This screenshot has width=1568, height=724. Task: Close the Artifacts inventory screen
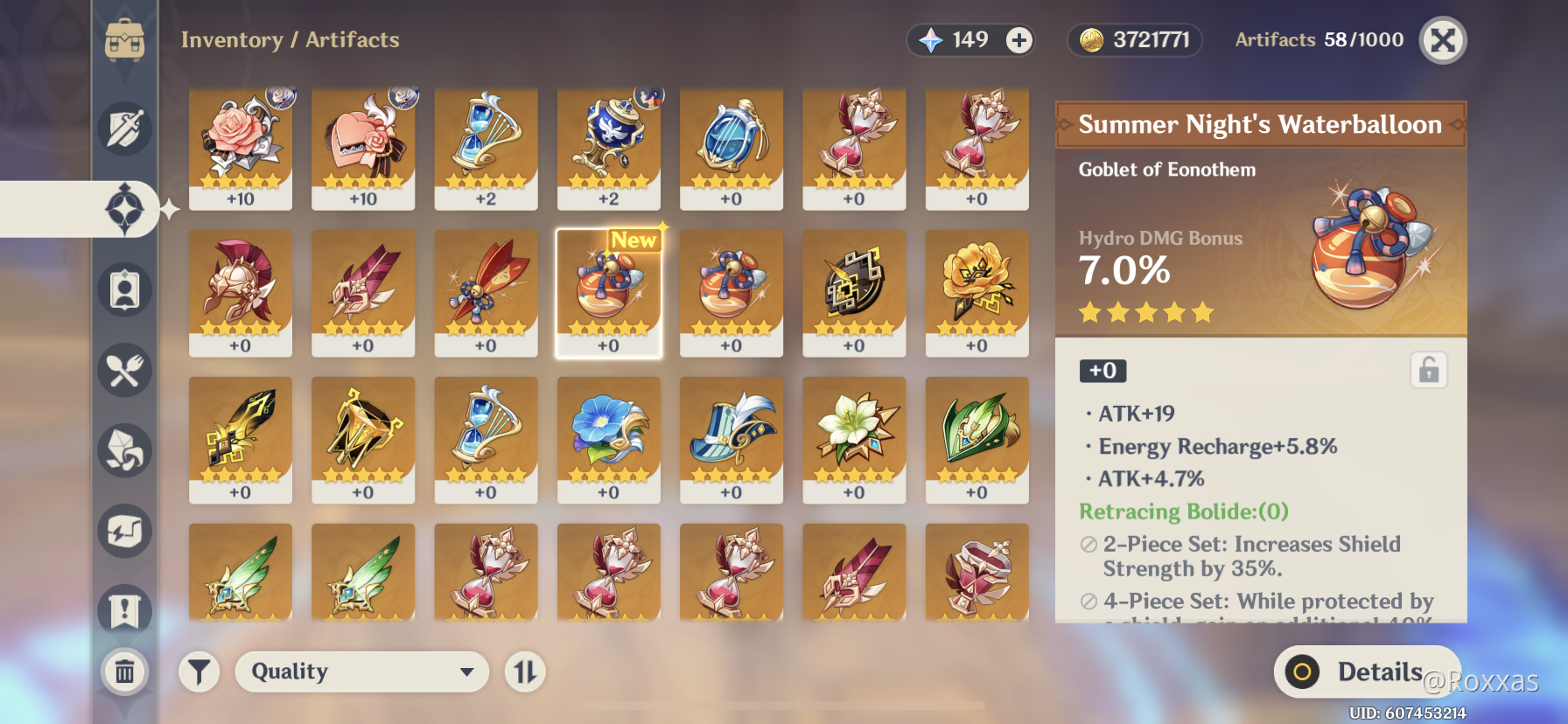point(1443,39)
